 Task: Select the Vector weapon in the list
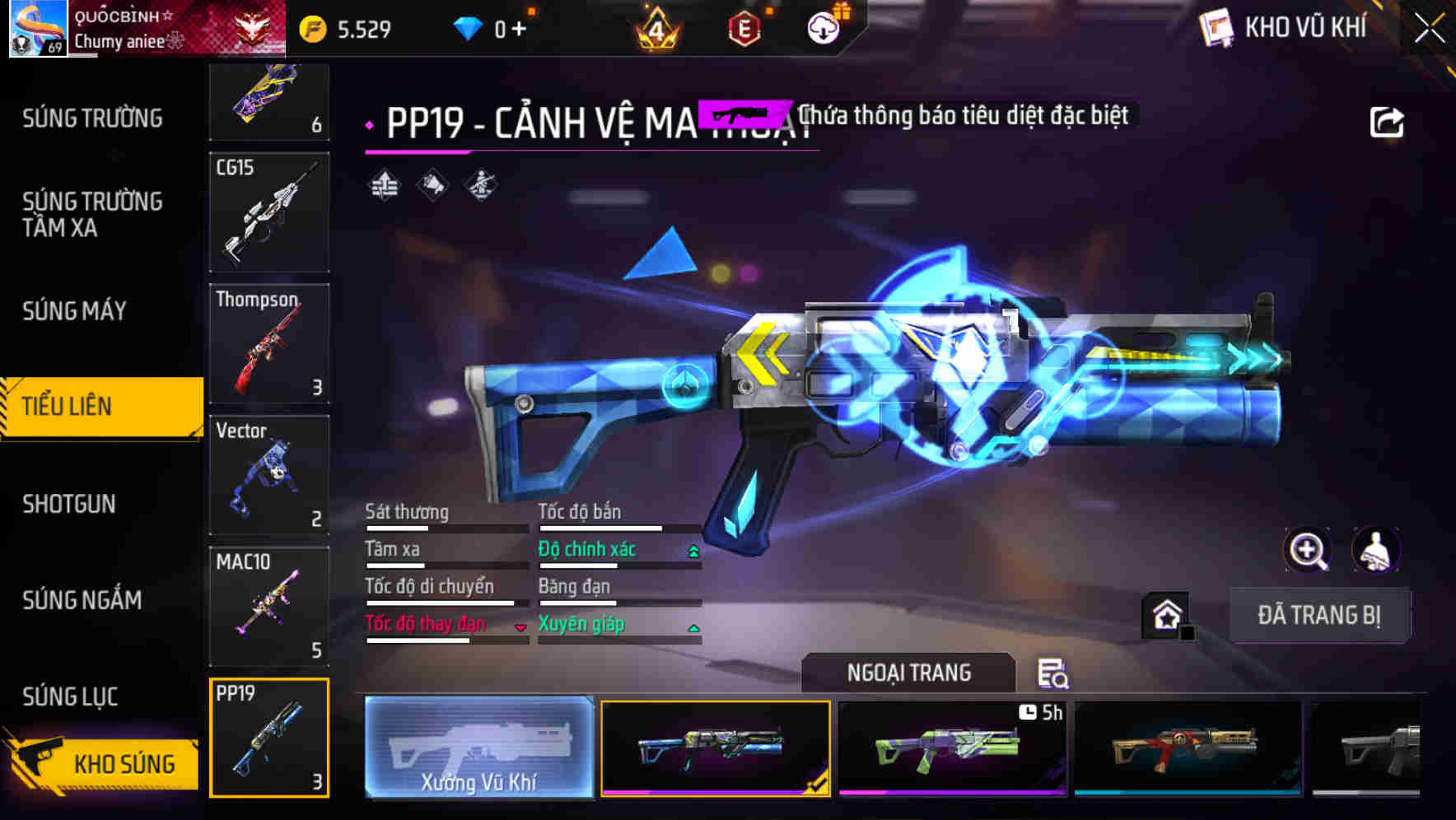268,475
